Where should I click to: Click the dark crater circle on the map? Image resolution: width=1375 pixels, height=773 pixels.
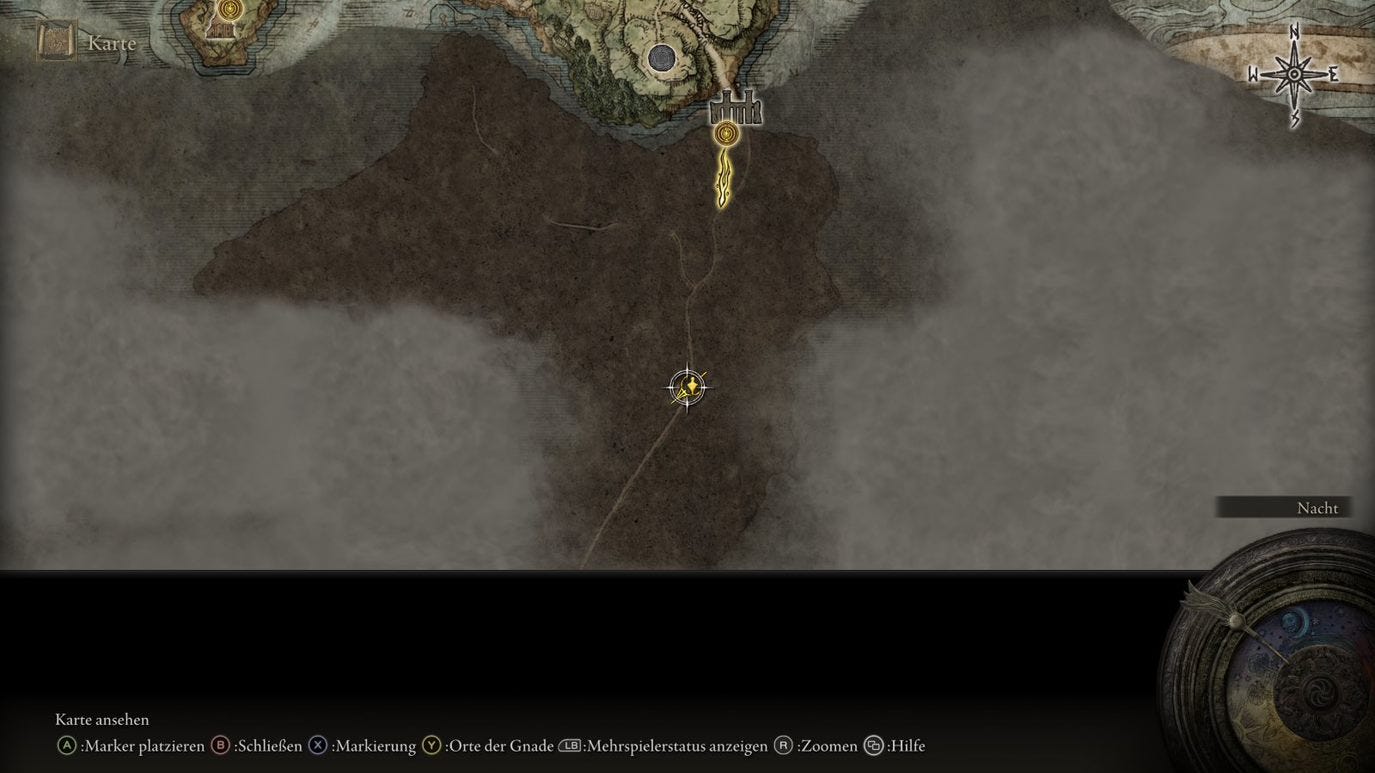pos(662,60)
